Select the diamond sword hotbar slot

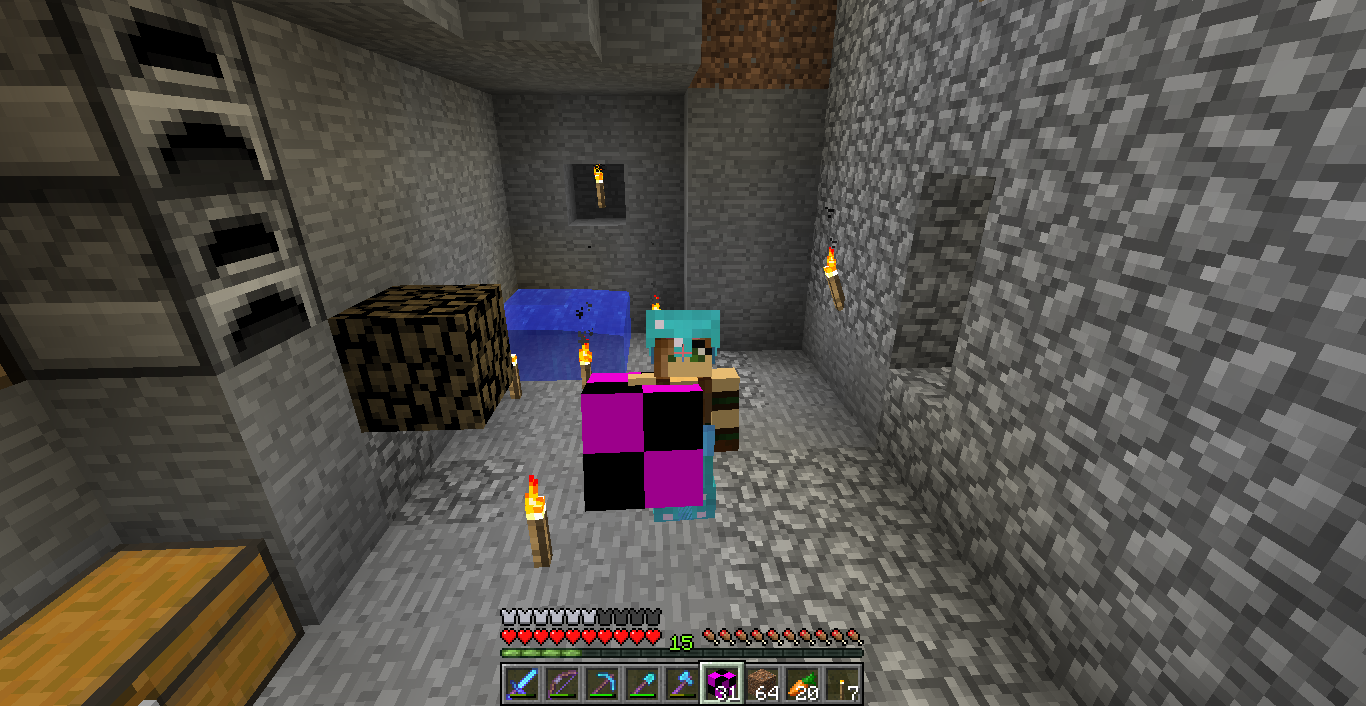pos(521,684)
